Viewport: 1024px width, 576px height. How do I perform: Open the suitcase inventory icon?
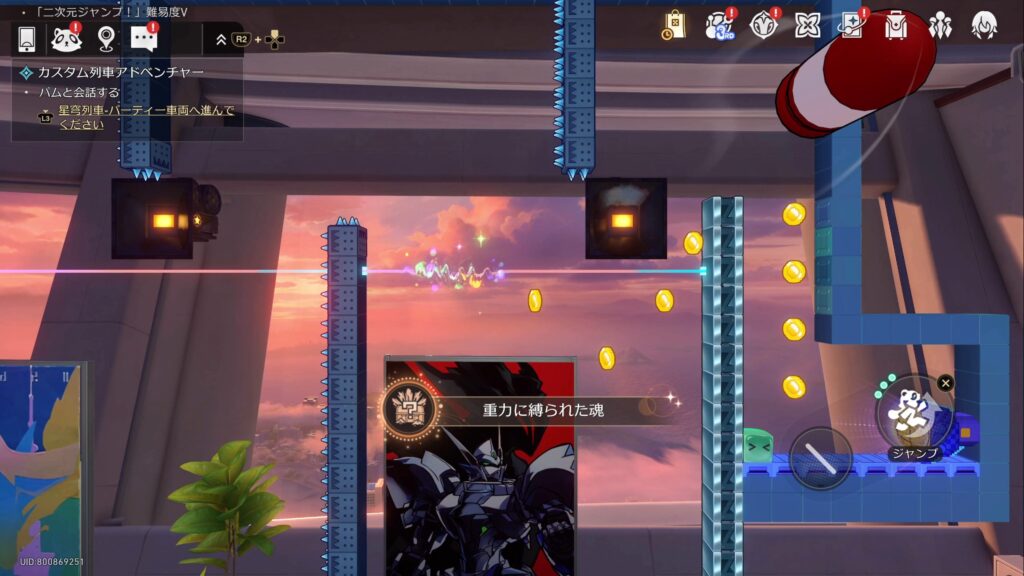[896, 25]
